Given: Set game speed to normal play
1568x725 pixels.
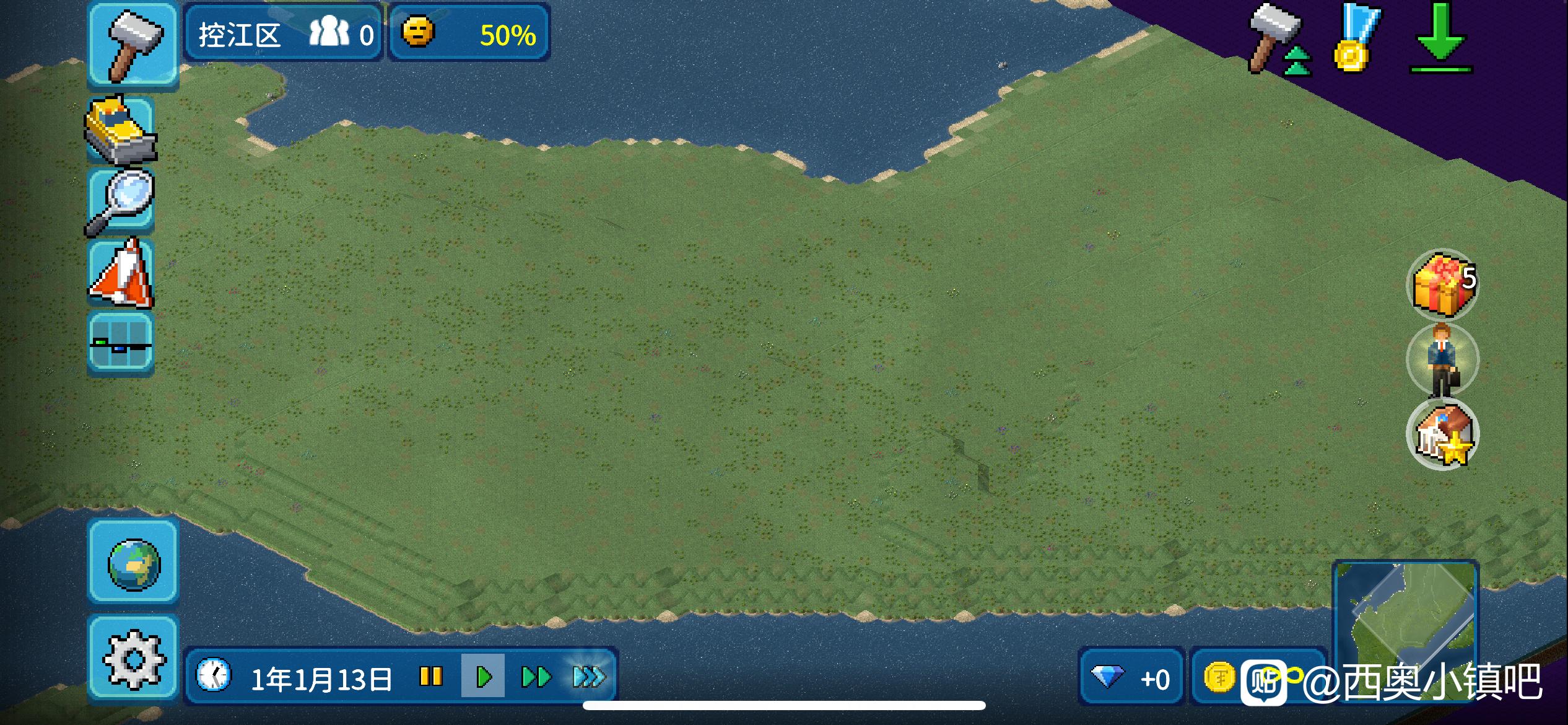Looking at the screenshot, I should [x=484, y=677].
